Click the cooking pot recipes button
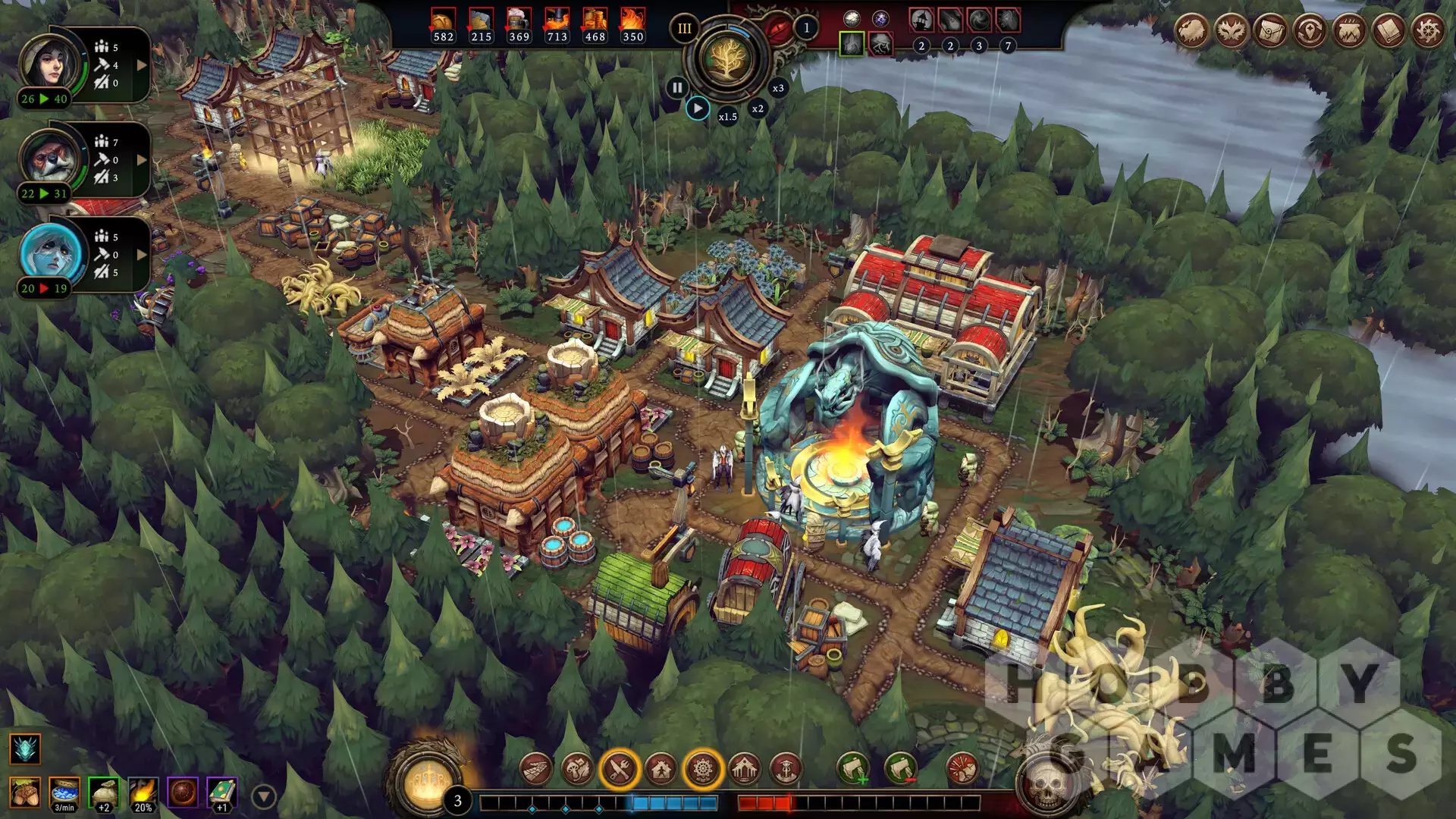Viewport: 1456px width, 819px height. point(1350,32)
